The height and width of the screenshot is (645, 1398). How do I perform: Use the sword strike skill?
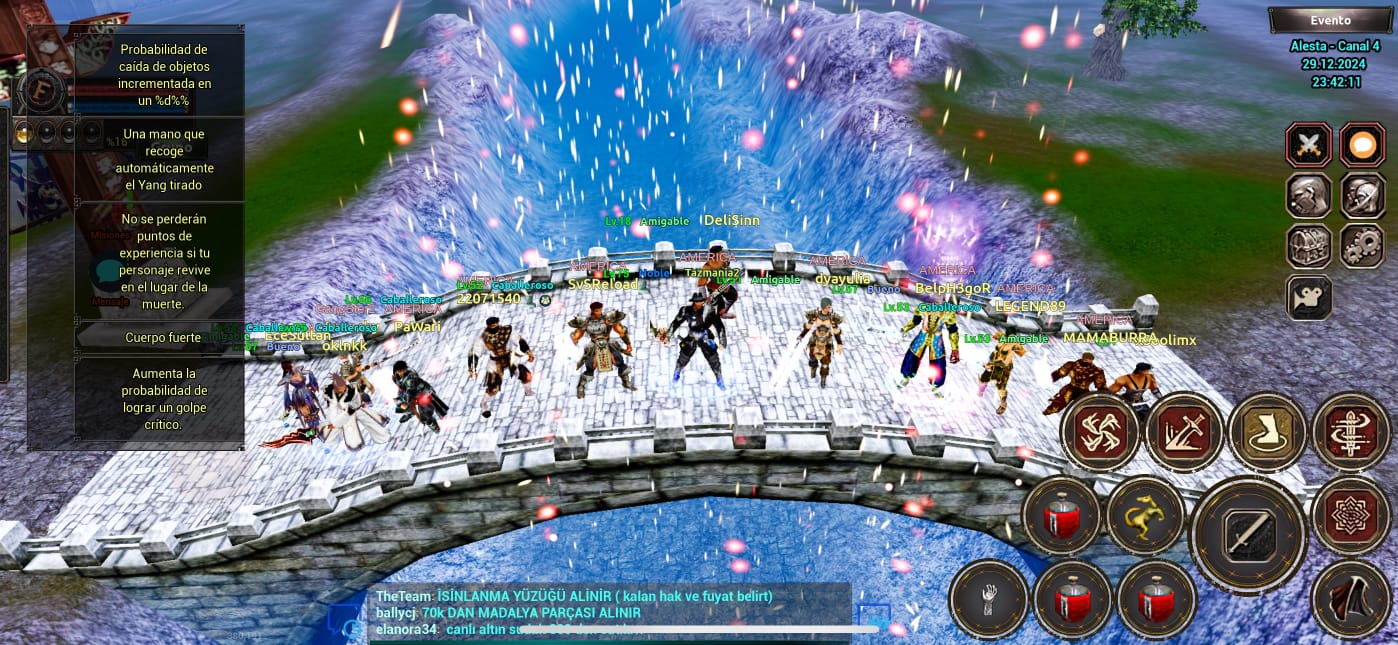1184,432
